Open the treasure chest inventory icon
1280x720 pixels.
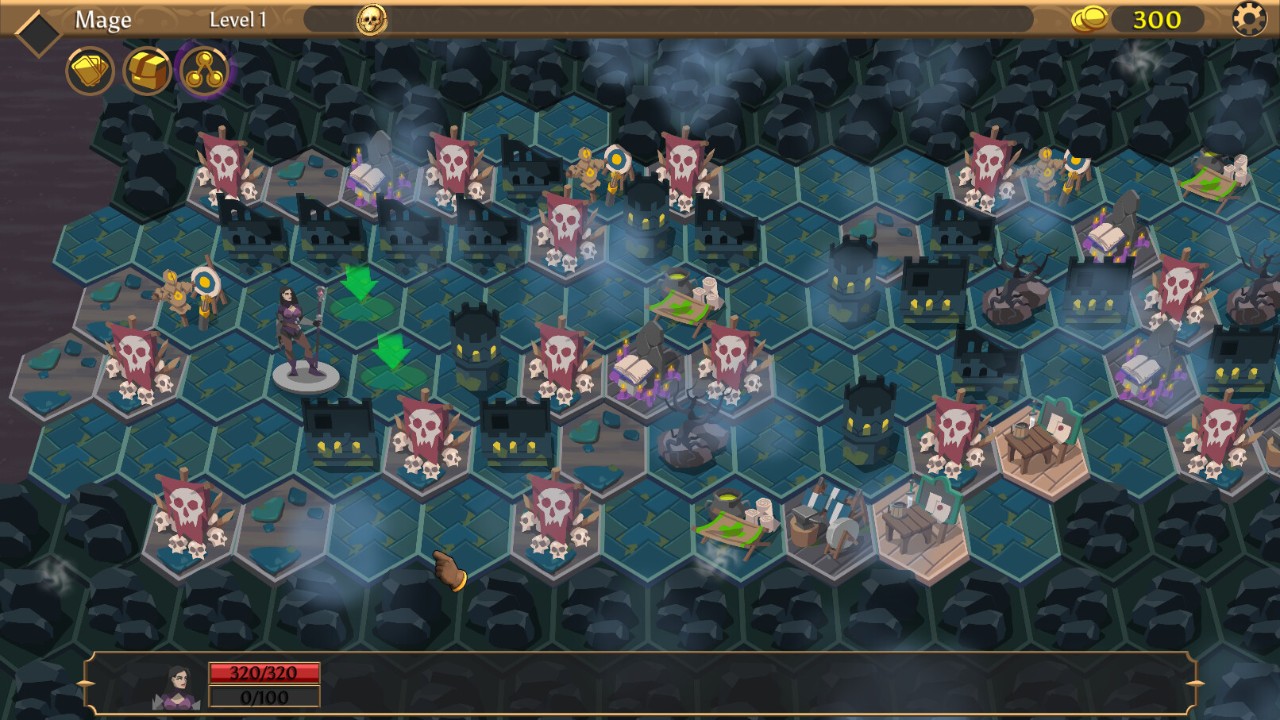pyautogui.click(x=147, y=71)
